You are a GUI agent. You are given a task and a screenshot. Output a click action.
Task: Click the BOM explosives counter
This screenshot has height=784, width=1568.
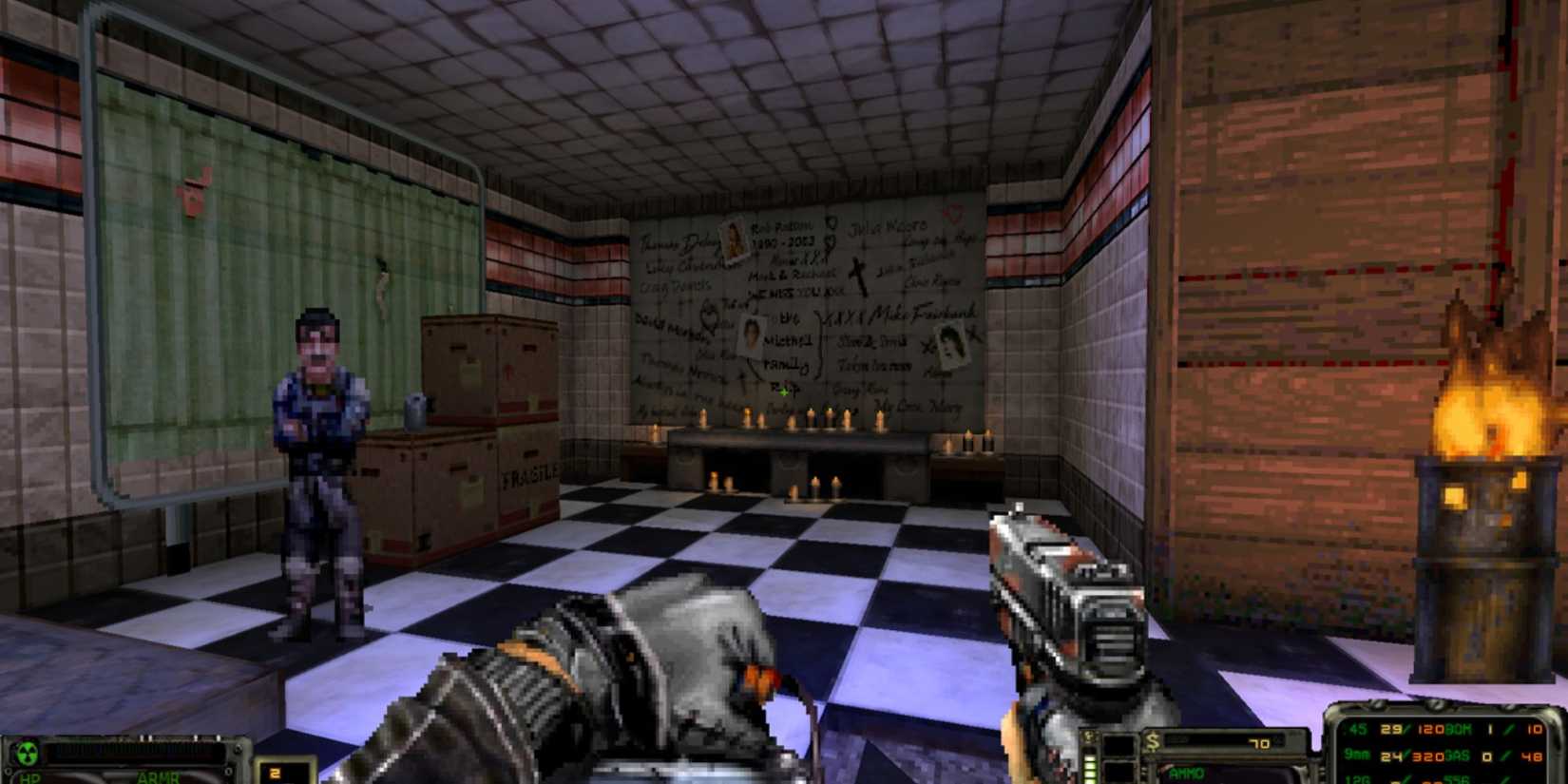click(x=1460, y=729)
